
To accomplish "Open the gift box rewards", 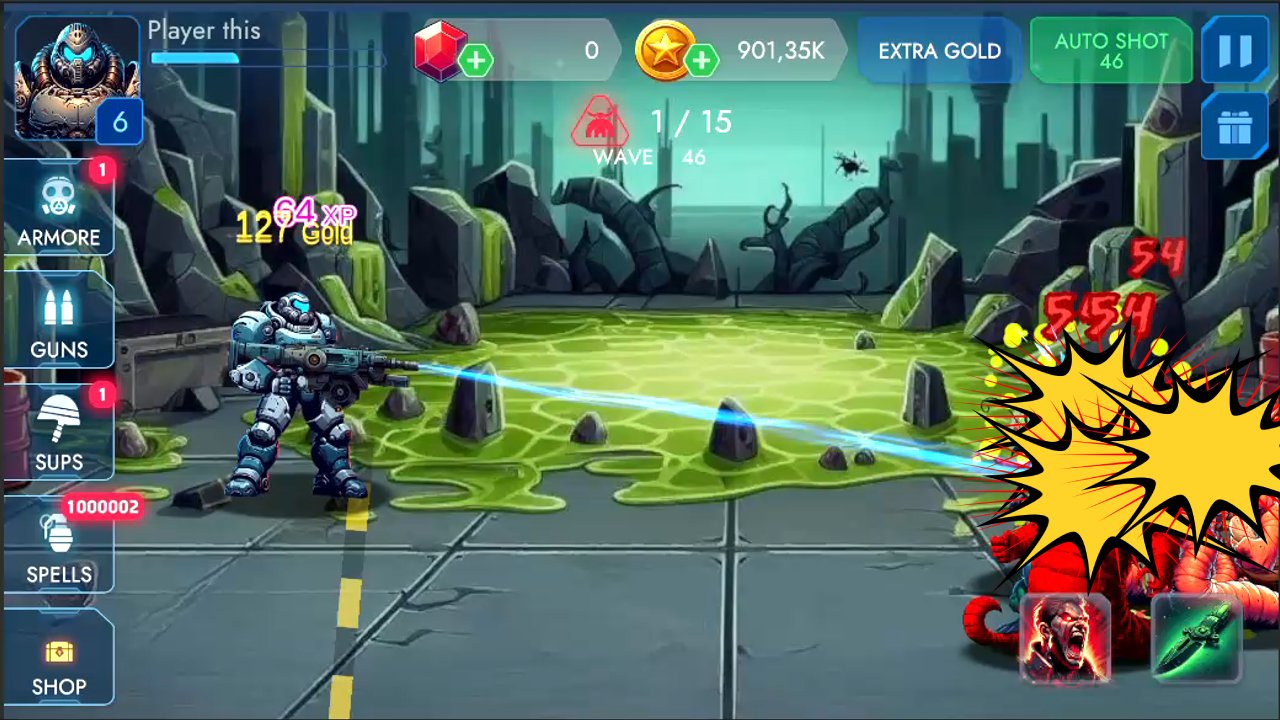I will 1235,128.
